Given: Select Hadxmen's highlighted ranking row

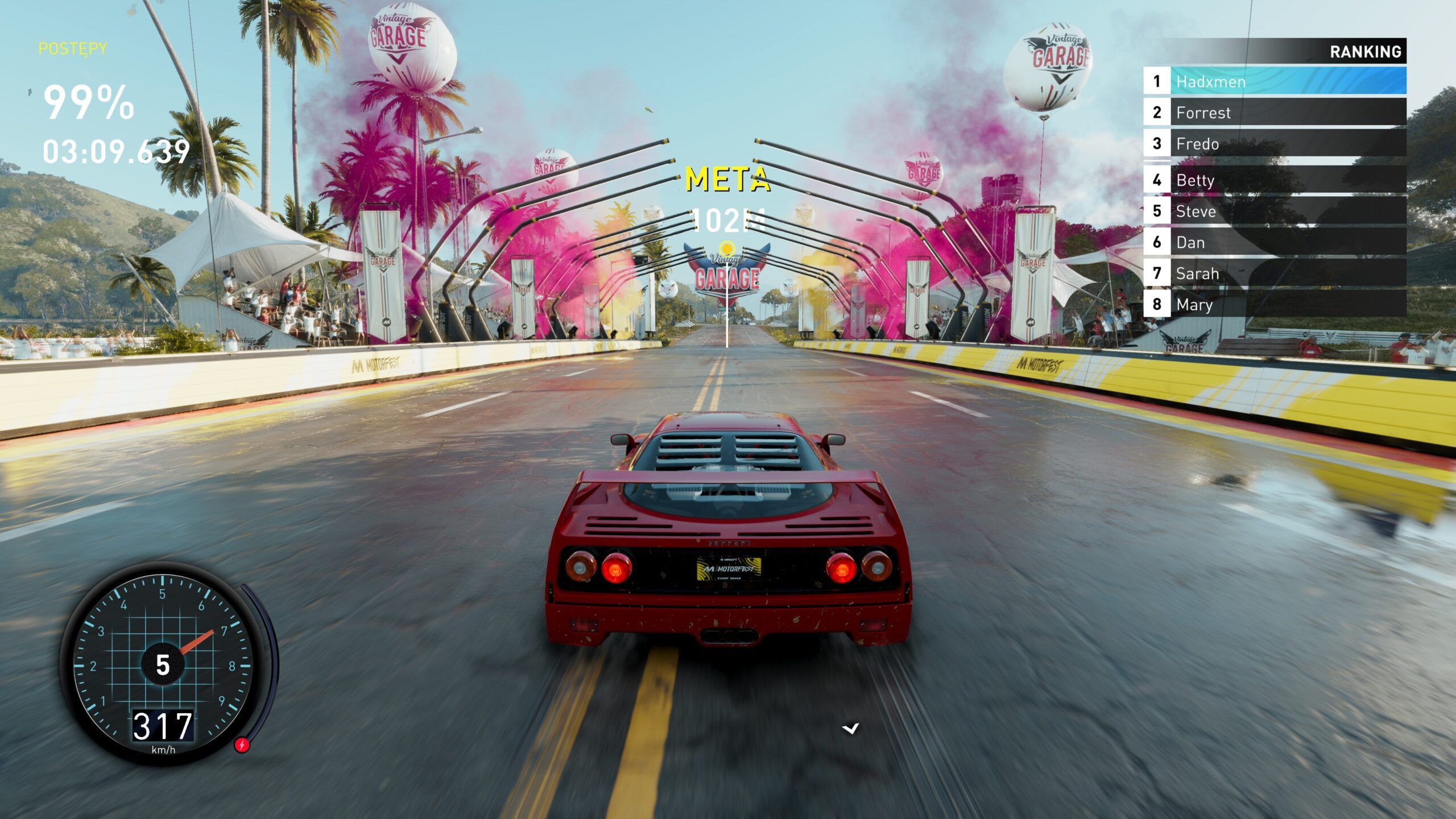Looking at the screenshot, I should pyautogui.click(x=1274, y=81).
